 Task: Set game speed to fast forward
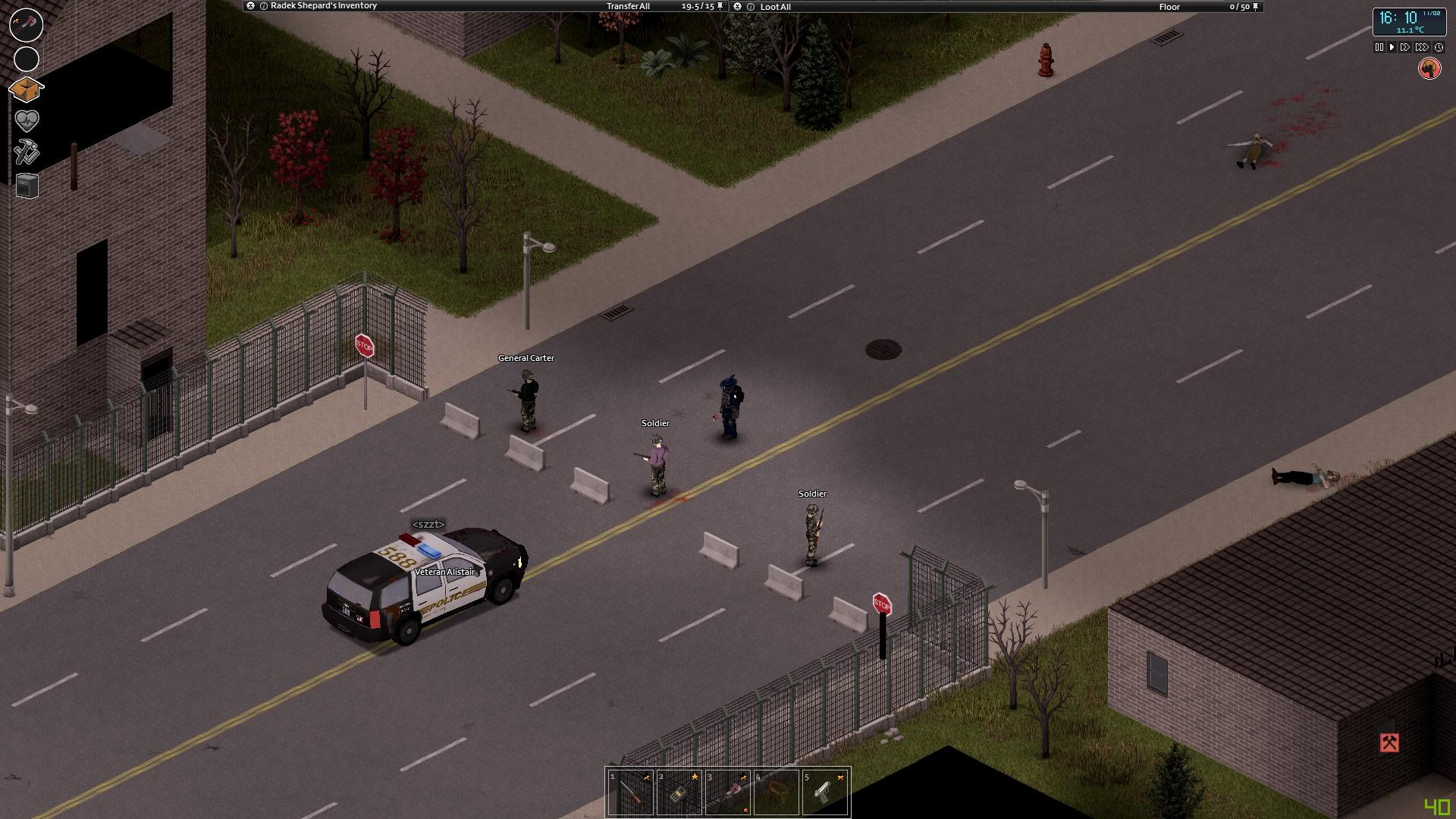coord(1405,47)
